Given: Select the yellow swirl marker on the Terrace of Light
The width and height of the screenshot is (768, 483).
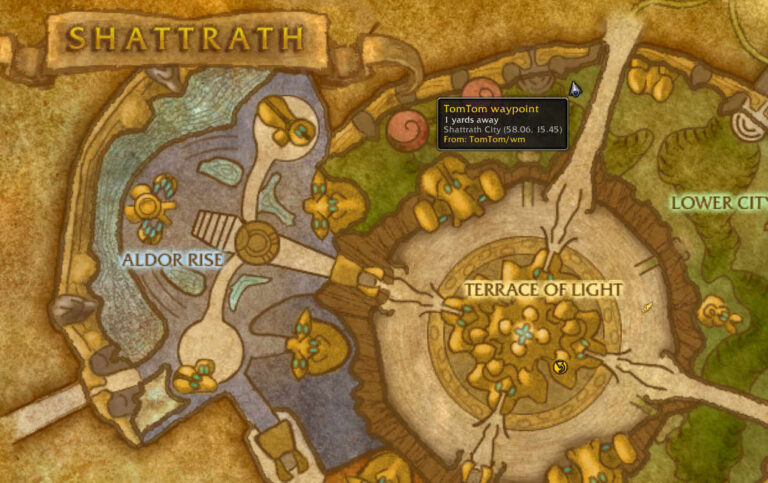Looking at the screenshot, I should click(560, 367).
